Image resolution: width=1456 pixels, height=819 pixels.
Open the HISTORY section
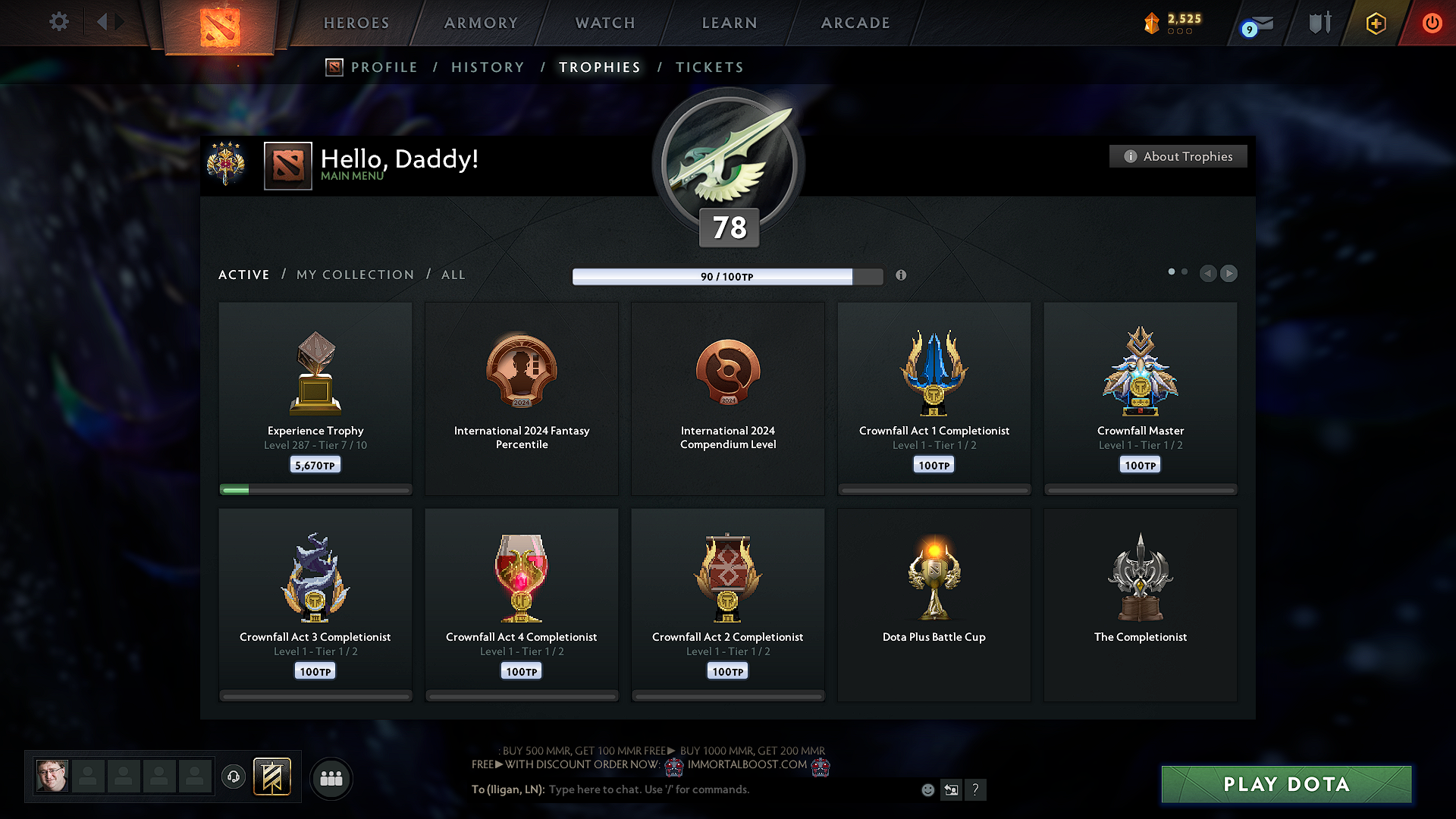pos(488,67)
